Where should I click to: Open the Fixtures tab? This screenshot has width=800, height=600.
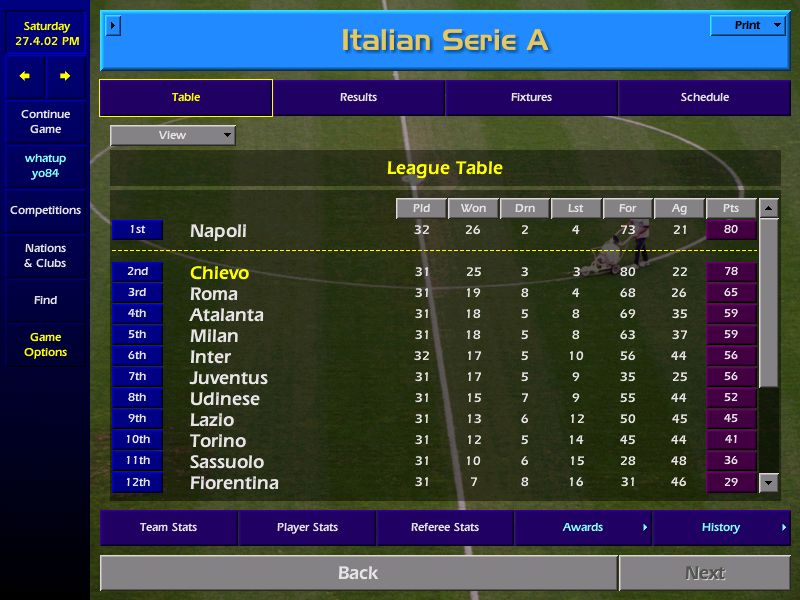531,98
